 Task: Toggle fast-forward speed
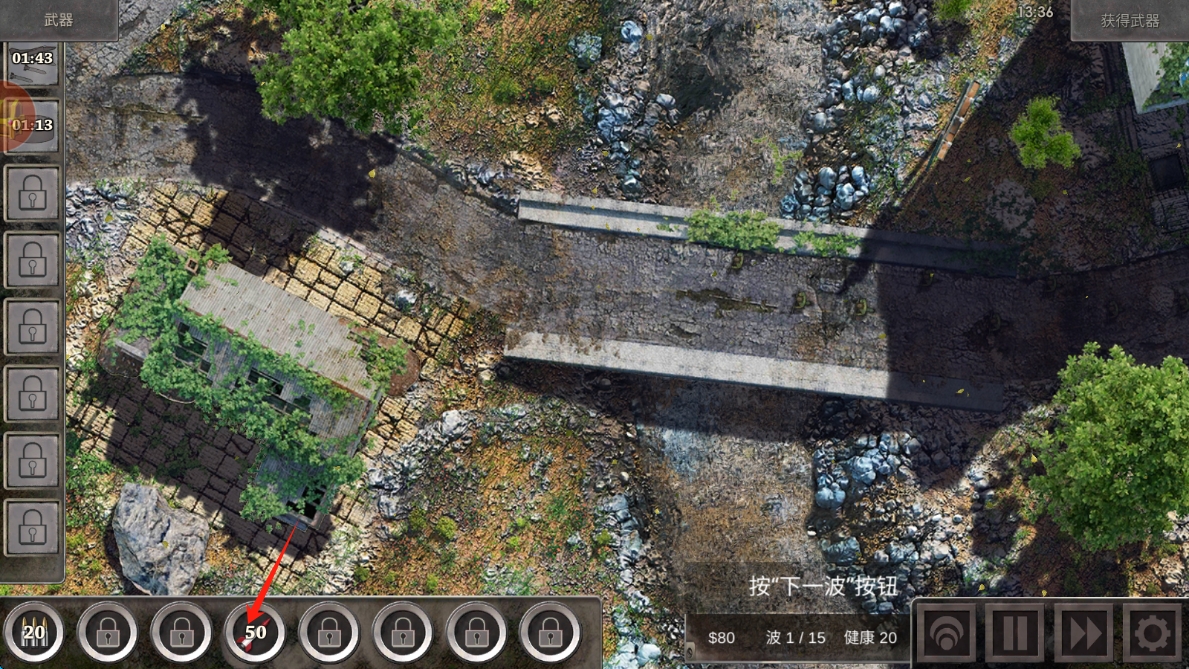[1083, 633]
